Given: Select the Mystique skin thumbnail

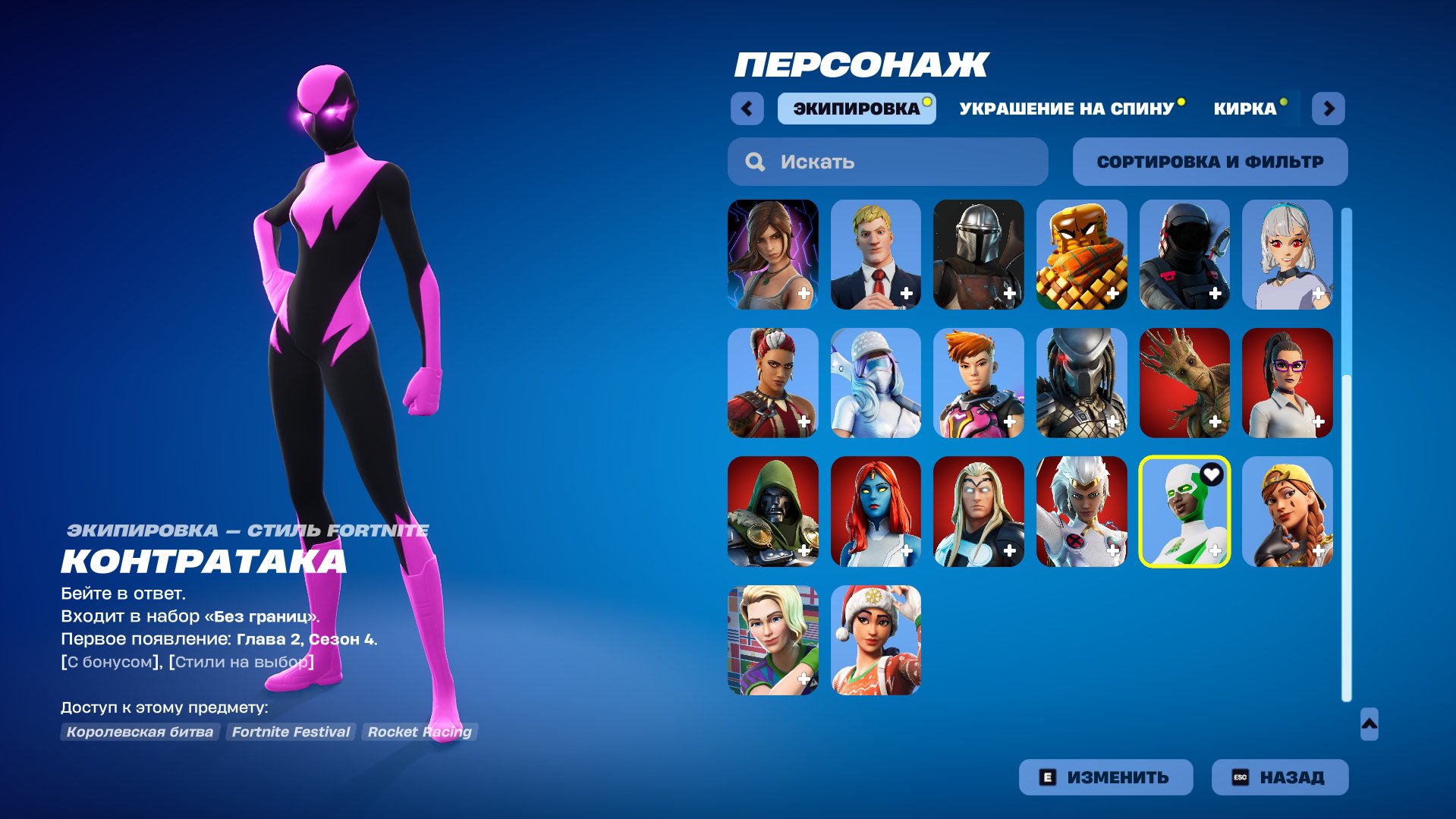Looking at the screenshot, I should (x=876, y=512).
